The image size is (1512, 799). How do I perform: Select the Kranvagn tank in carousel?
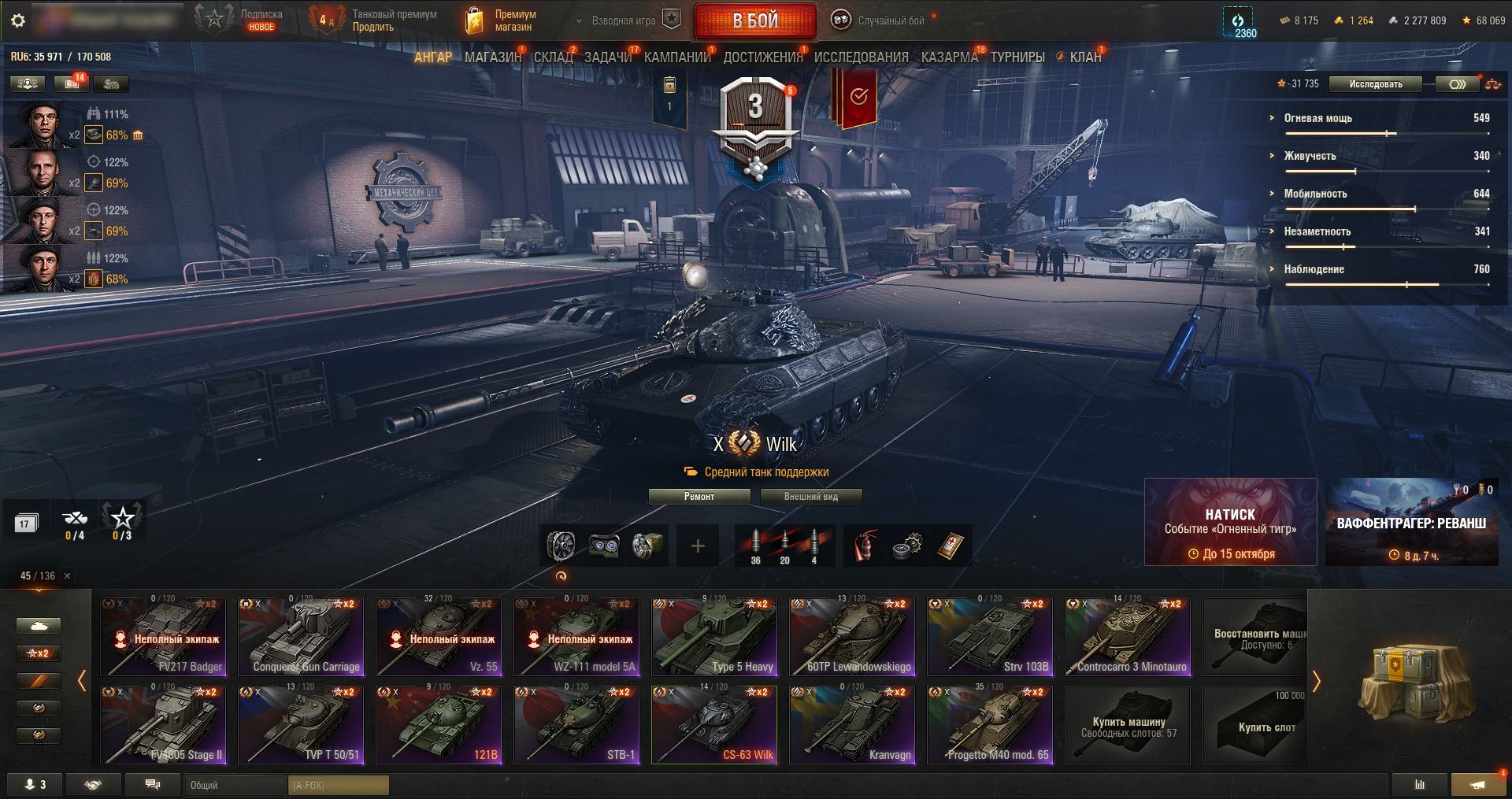pos(852,725)
